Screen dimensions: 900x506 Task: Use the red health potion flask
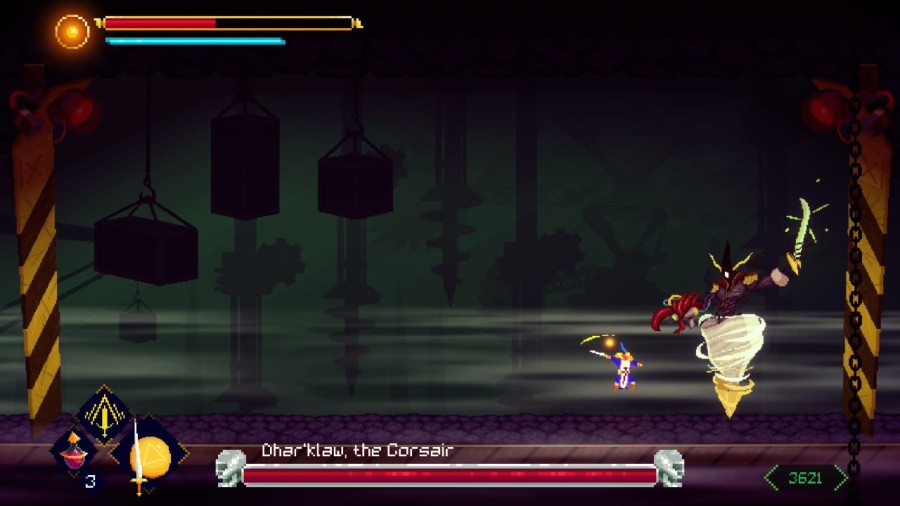73,452
